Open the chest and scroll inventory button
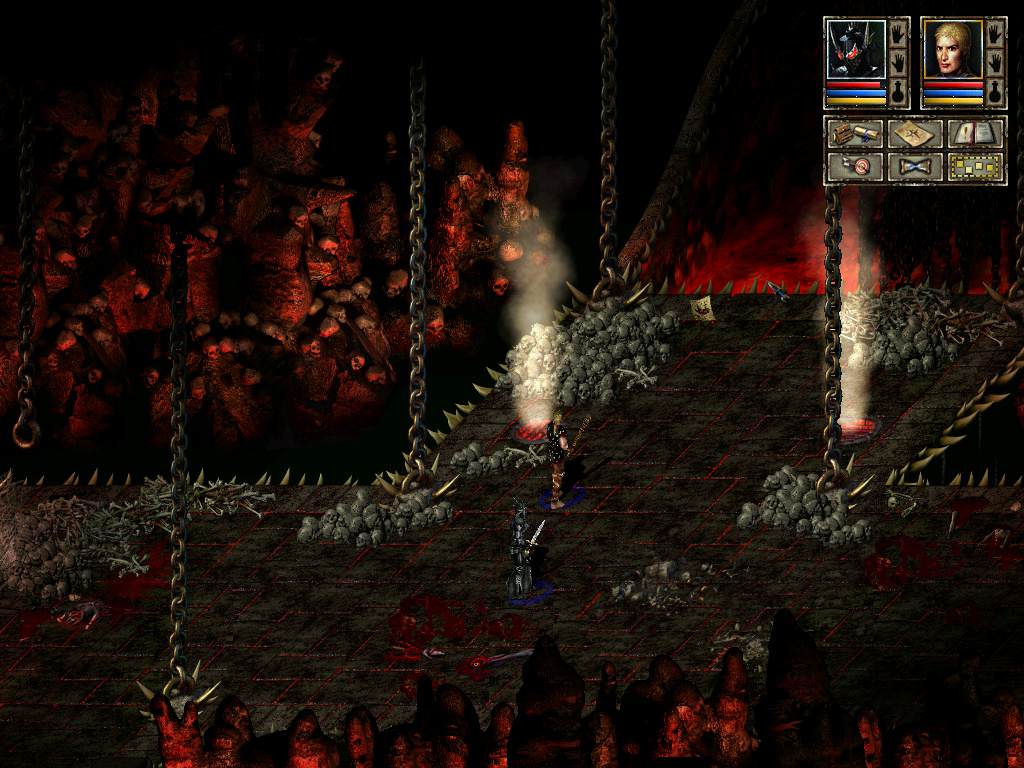 coord(854,133)
